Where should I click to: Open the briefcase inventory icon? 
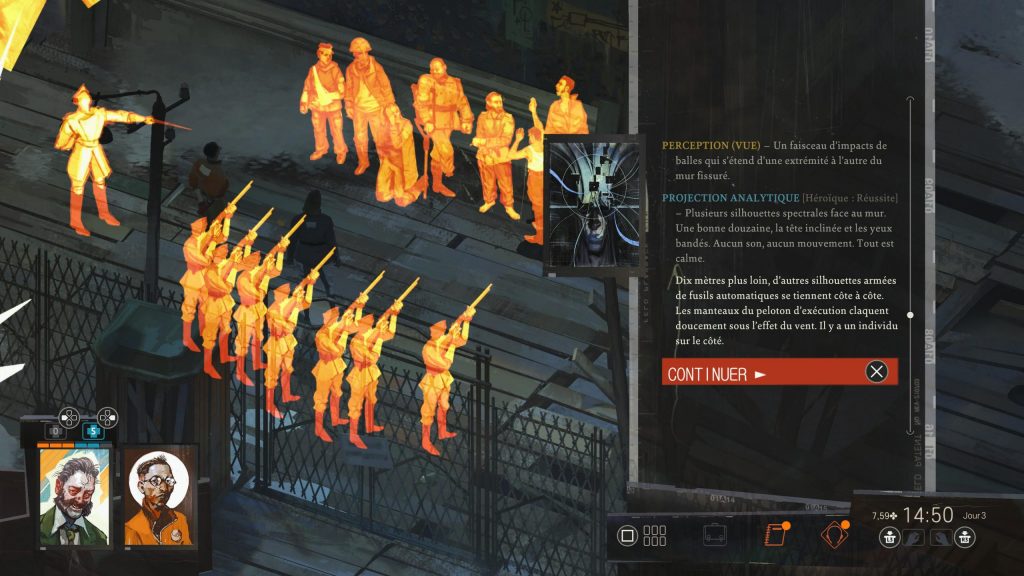pyautogui.click(x=714, y=535)
